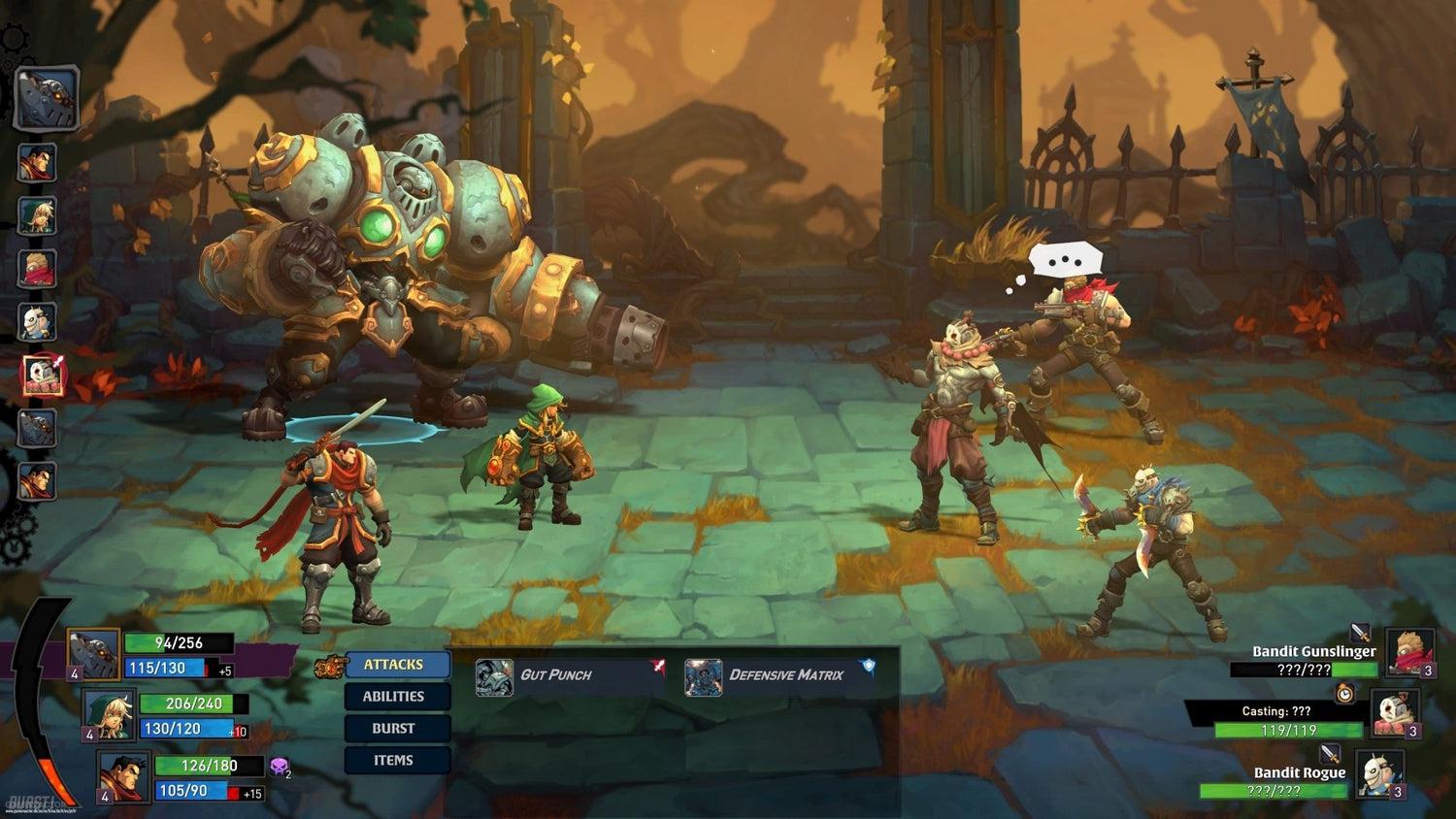
Task: Select the highlighted masked bandit in the turn order
Action: 42,372
